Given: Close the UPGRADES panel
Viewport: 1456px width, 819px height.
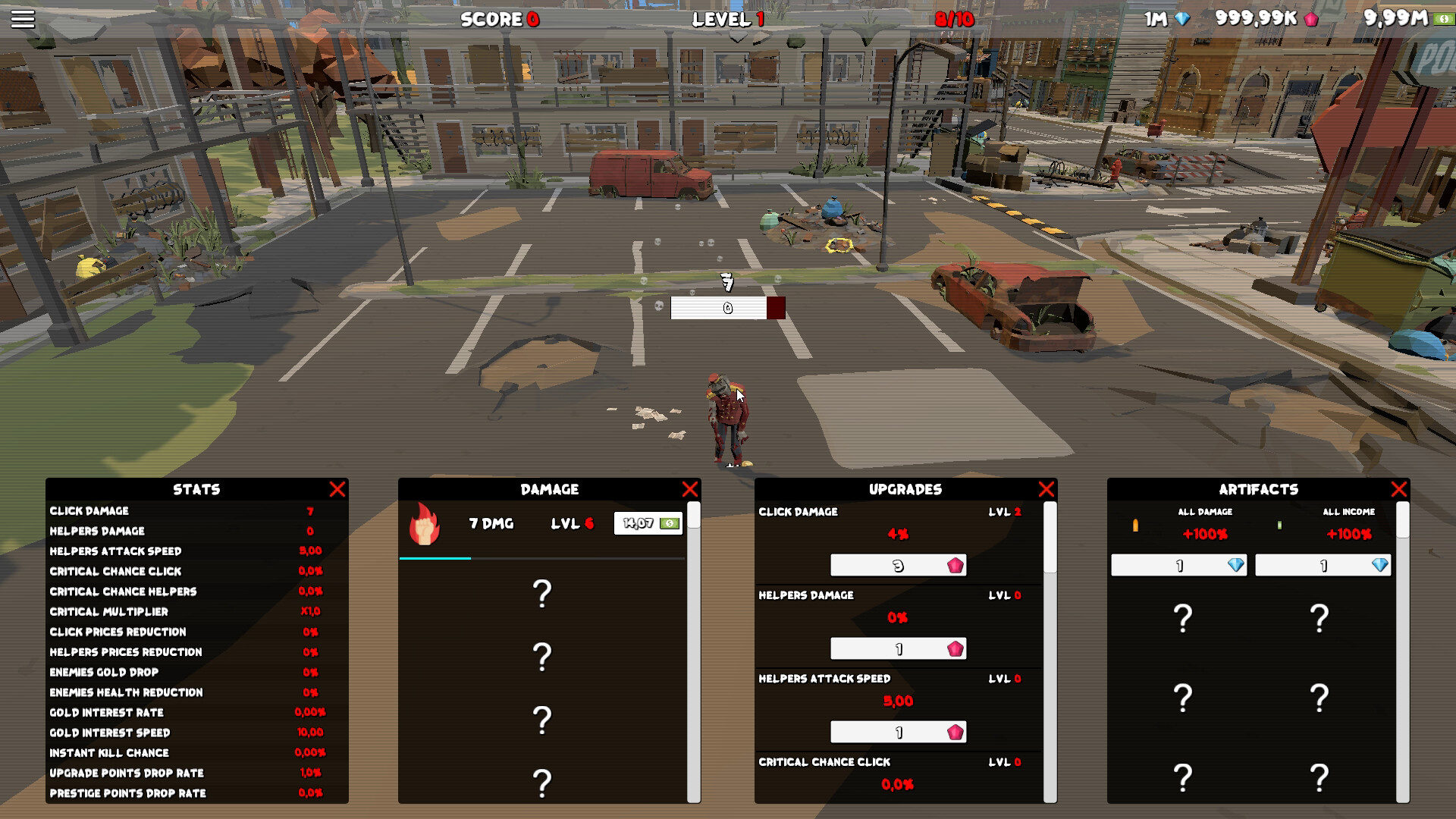Looking at the screenshot, I should (x=1047, y=489).
